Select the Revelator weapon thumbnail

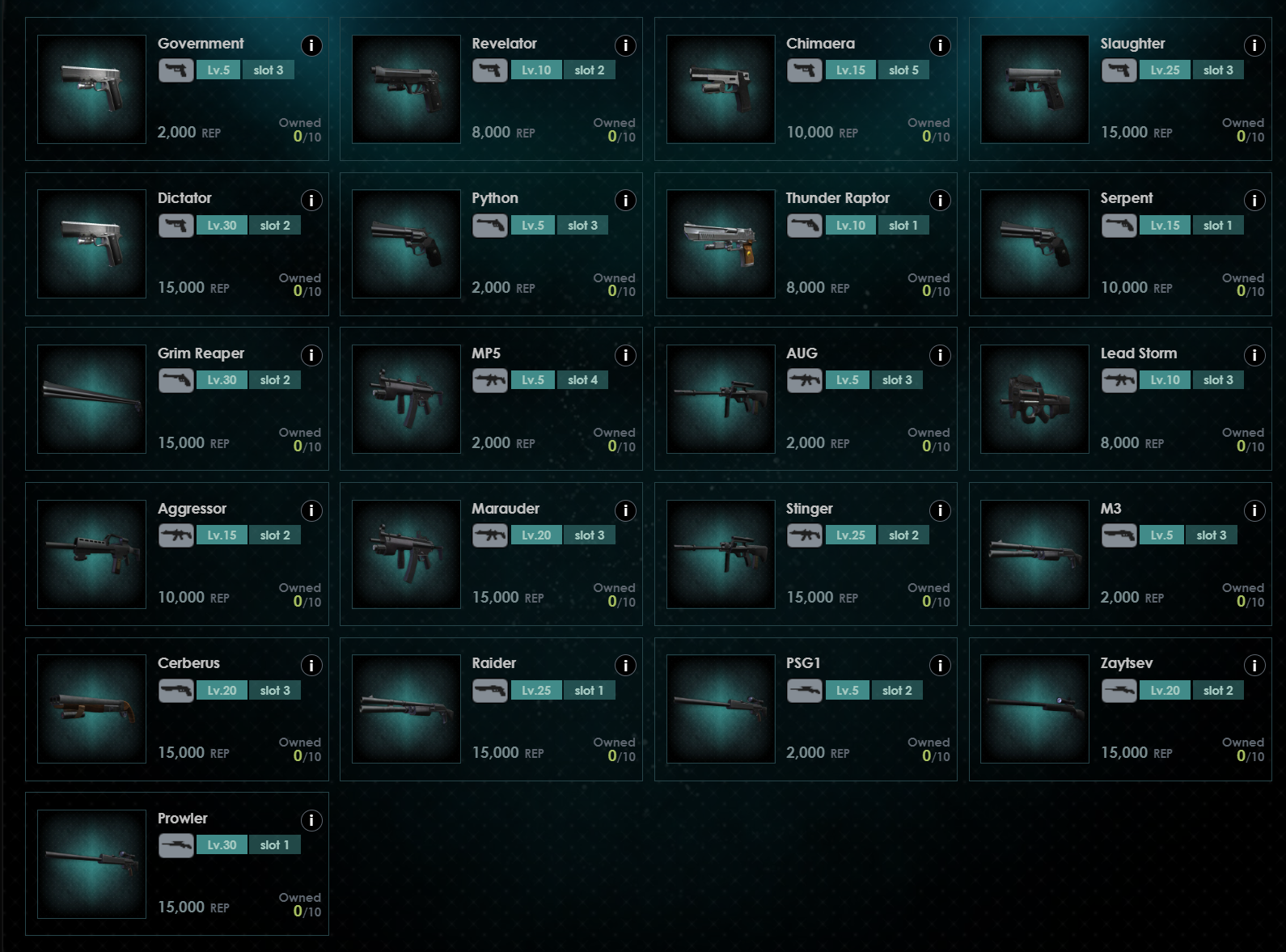click(x=405, y=89)
